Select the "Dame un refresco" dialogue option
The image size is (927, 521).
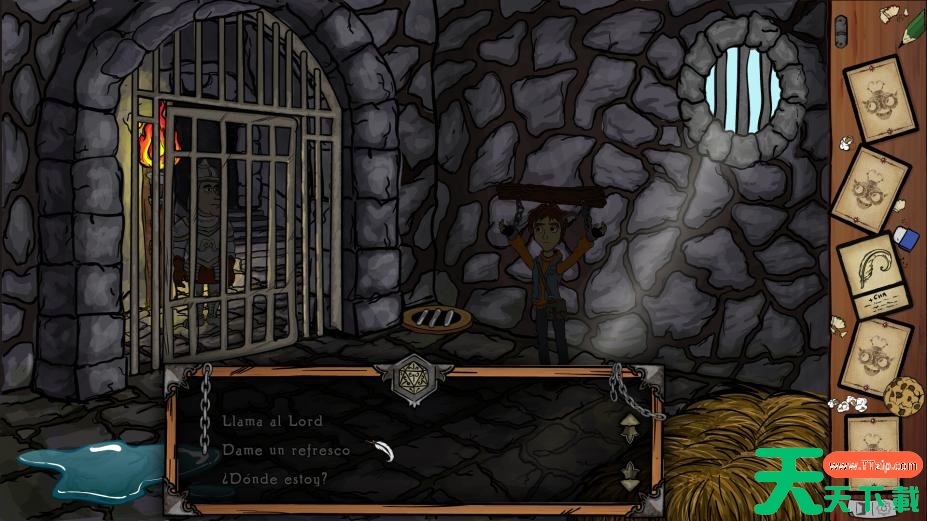tap(286, 450)
